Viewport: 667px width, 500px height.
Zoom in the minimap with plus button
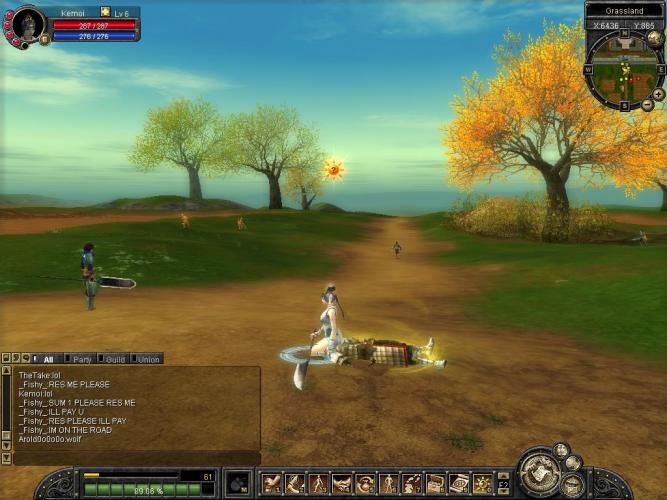point(658,94)
